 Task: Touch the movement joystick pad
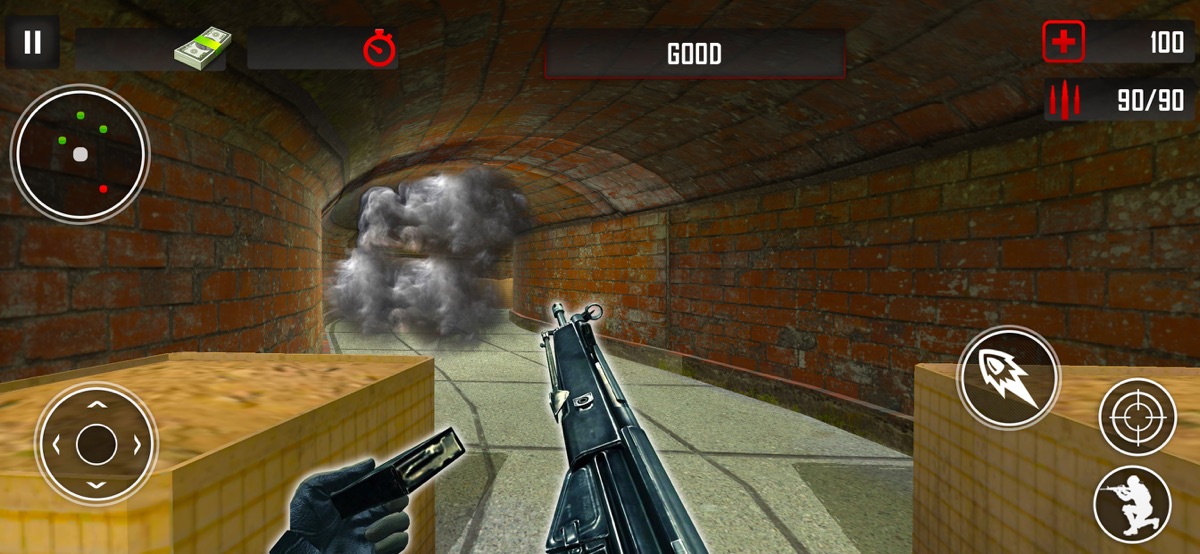pyautogui.click(x=96, y=443)
